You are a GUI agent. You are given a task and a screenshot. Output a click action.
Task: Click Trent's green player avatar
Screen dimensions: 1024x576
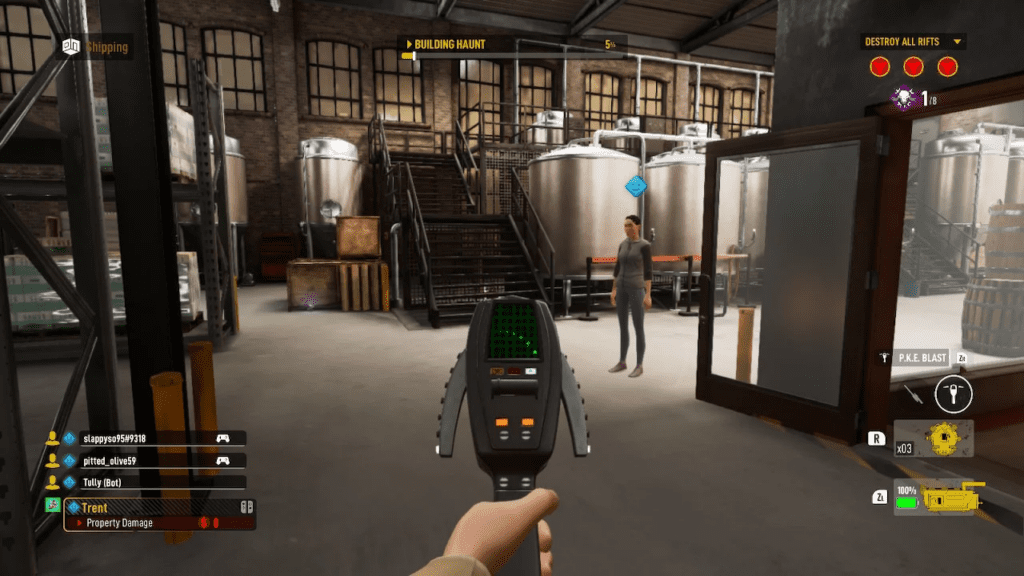(x=52, y=507)
